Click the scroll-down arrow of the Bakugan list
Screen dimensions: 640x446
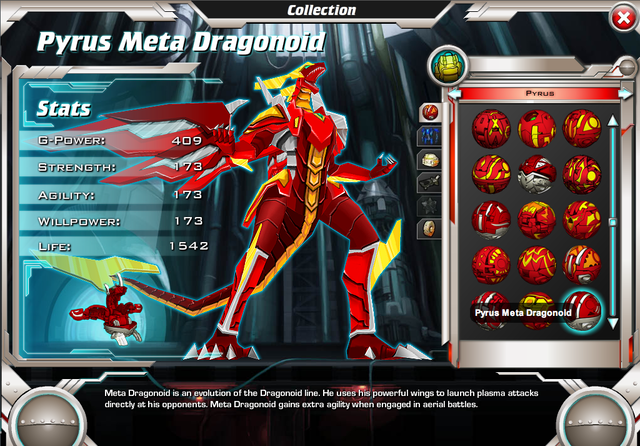coord(613,323)
